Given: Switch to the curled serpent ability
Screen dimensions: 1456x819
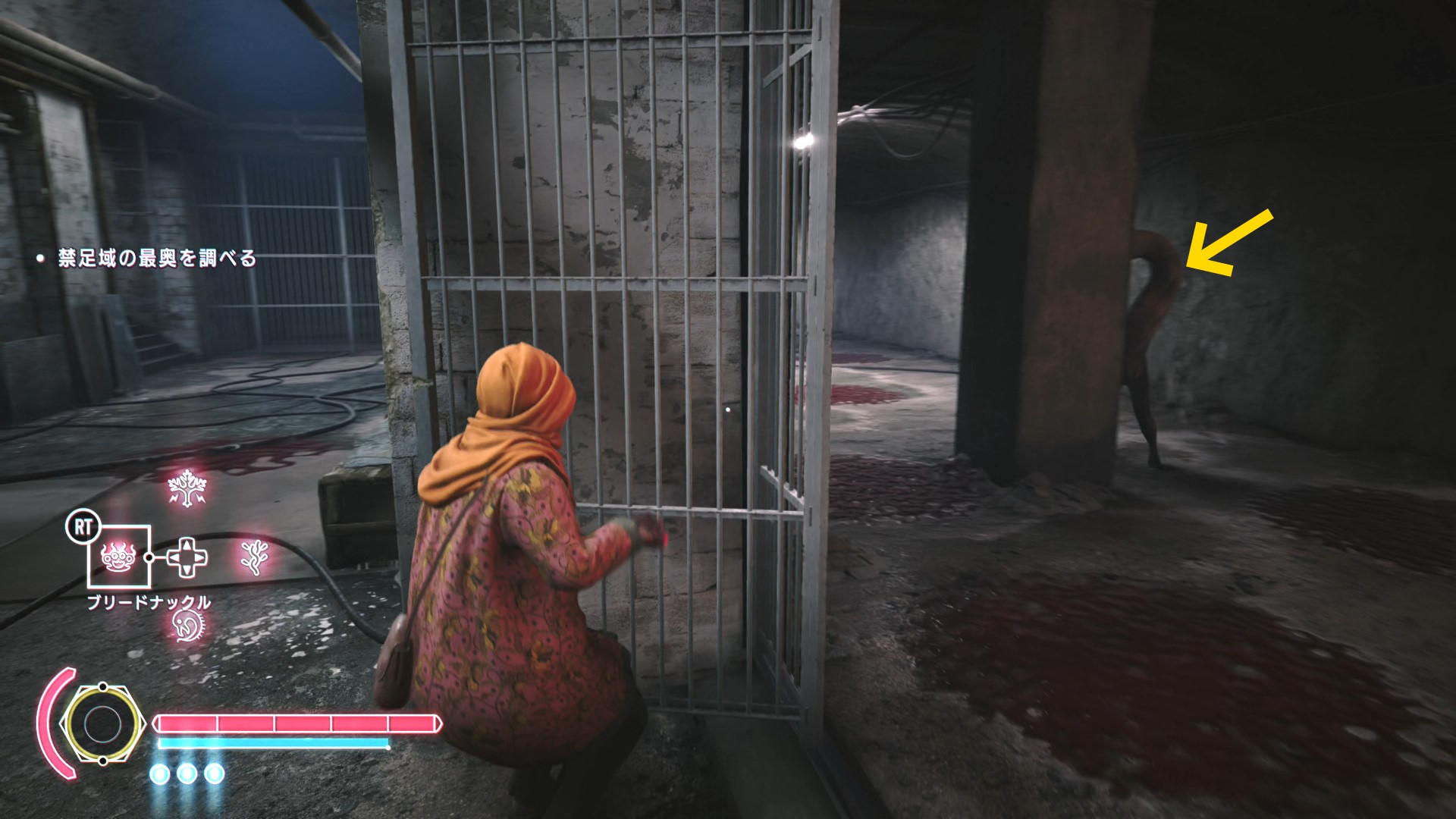Looking at the screenshot, I should [x=187, y=626].
